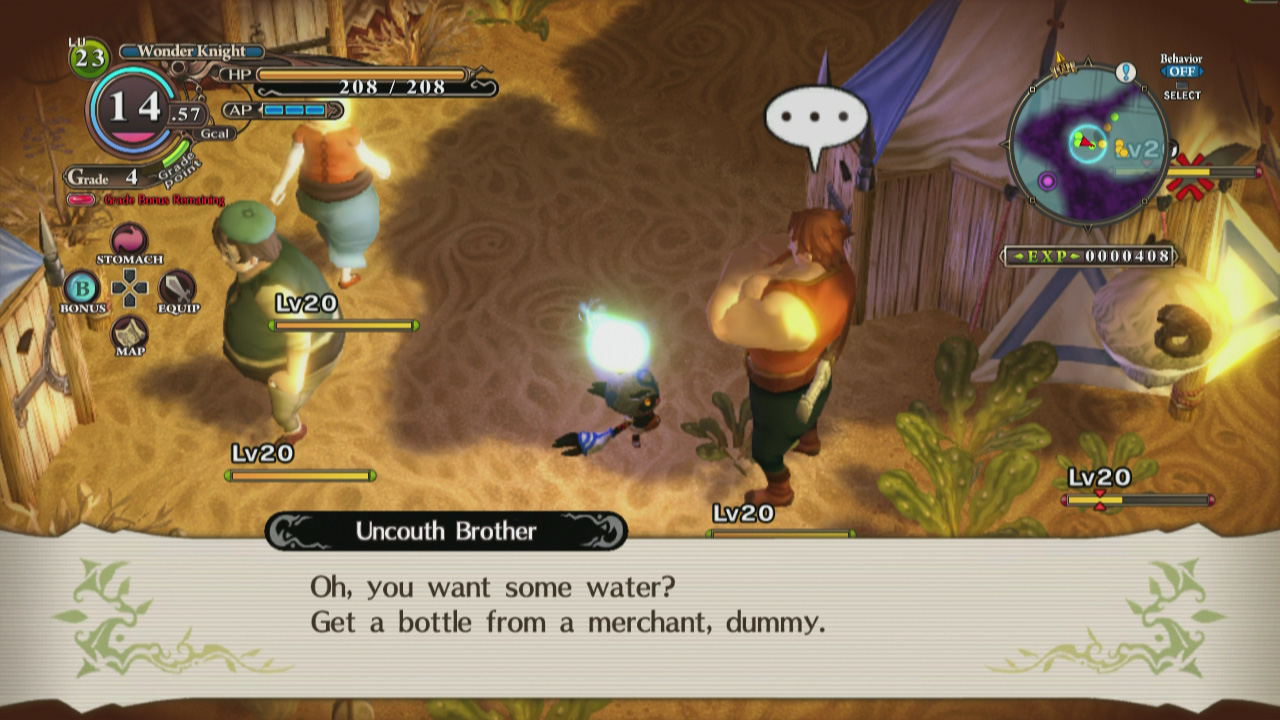Viewport: 1280px width, 720px height.
Task: Expand the Behavior option with the left arrow
Action: pos(1163,71)
